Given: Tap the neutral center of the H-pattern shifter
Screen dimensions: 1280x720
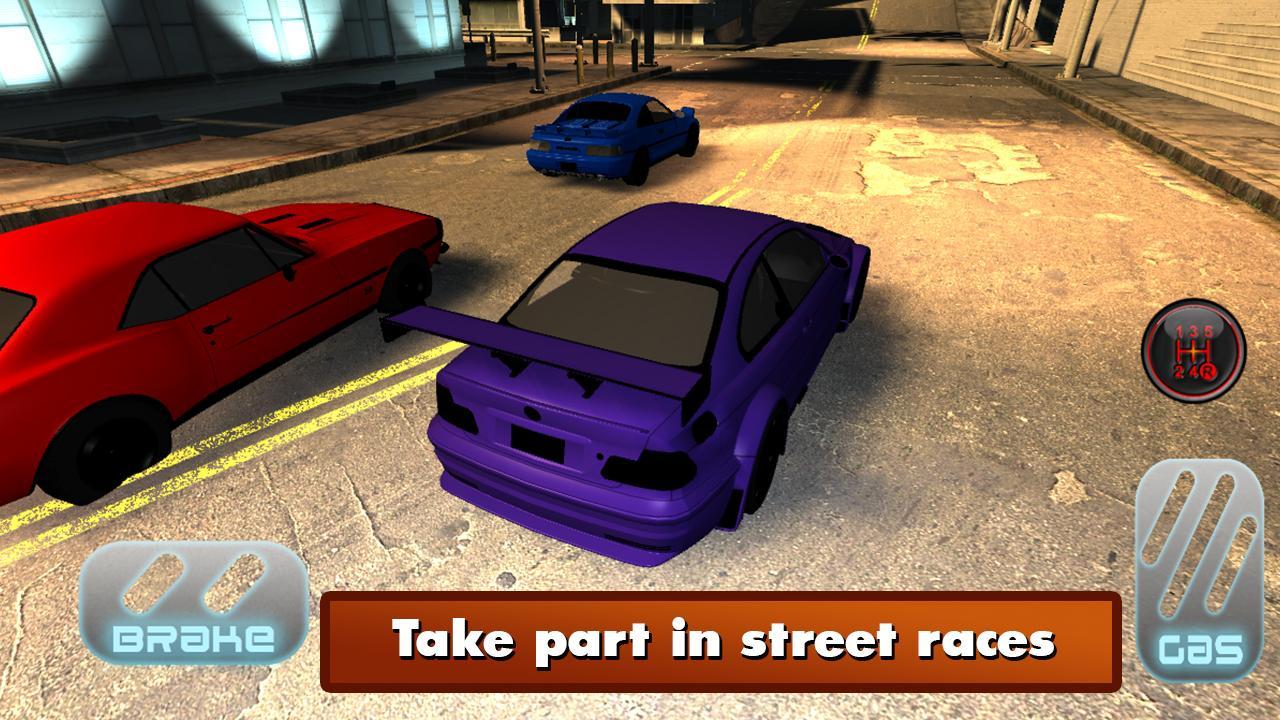Looking at the screenshot, I should 1193,351.
